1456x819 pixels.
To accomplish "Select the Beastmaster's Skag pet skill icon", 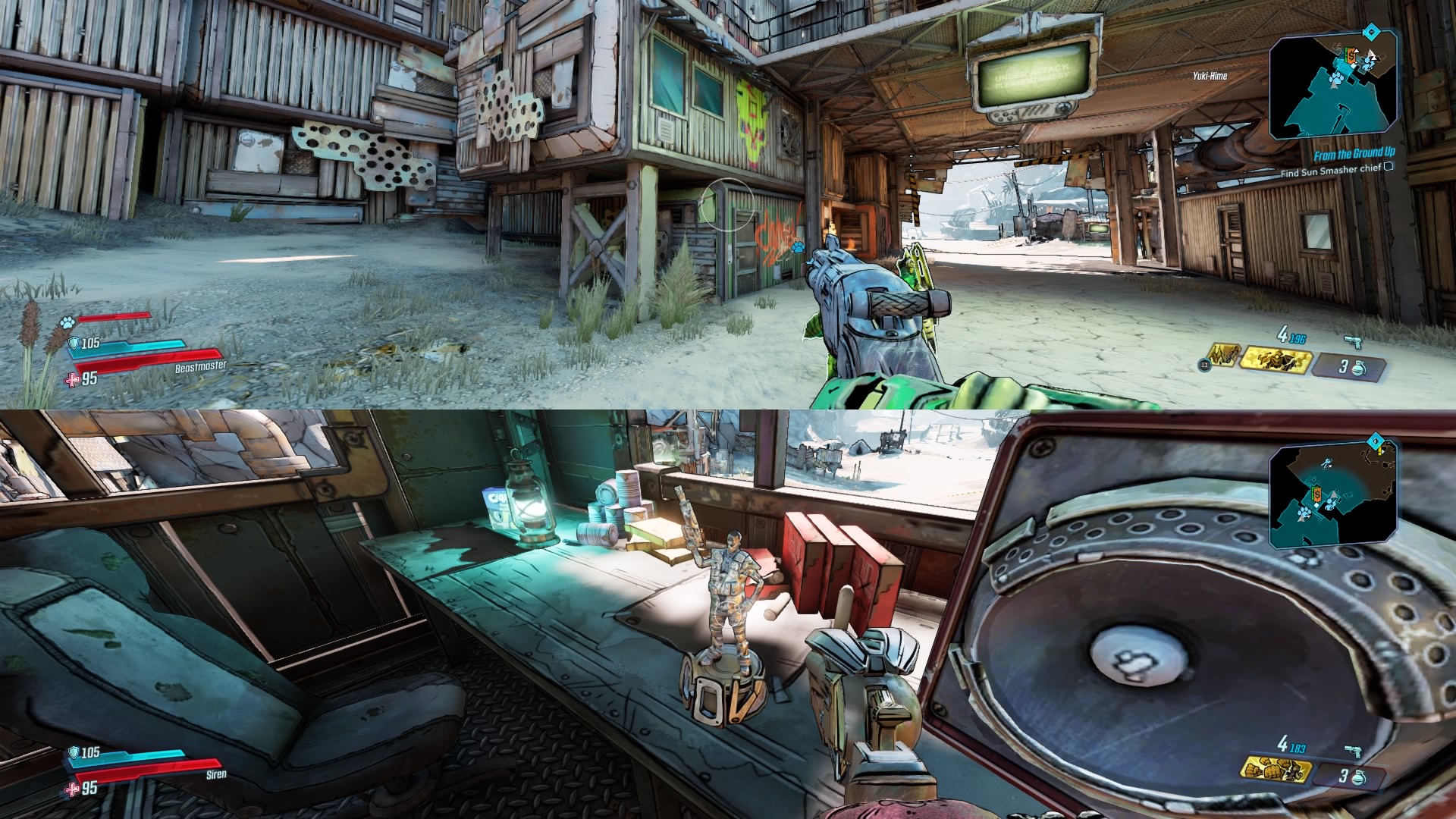I will click(x=1225, y=354).
